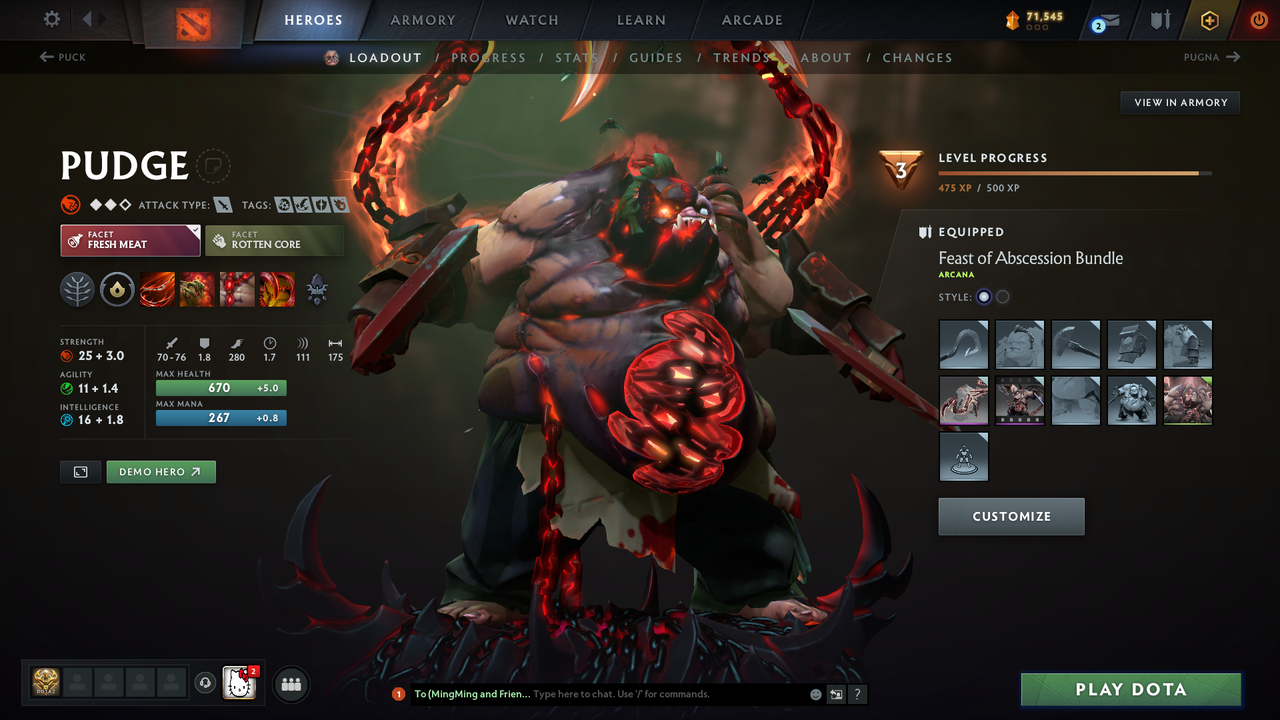Toggle the Fresh Meat facet
The height and width of the screenshot is (720, 1280).
130,240
